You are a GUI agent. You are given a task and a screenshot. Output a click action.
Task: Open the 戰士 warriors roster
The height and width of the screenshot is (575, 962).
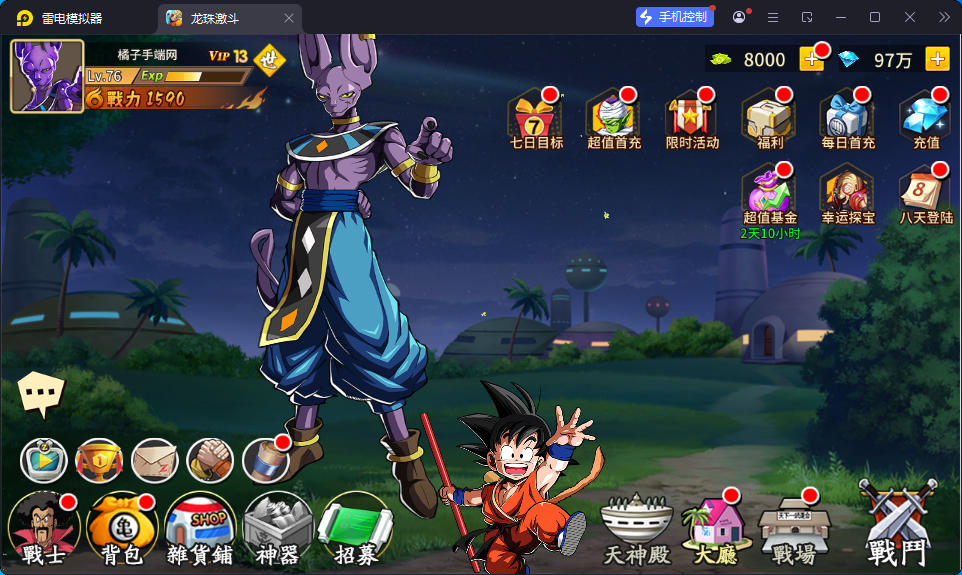[x=44, y=530]
